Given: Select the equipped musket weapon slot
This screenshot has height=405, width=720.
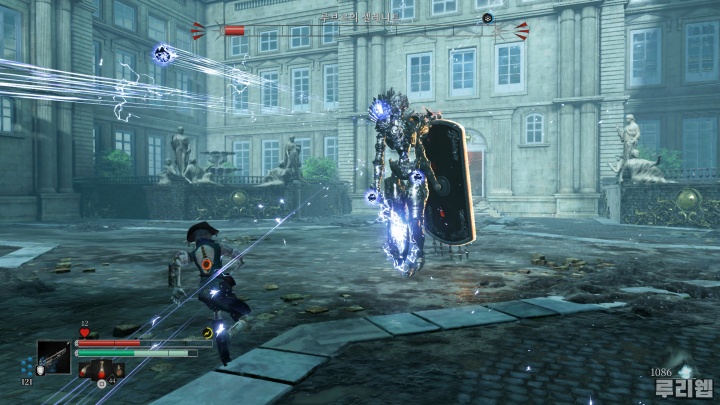Looking at the screenshot, I should point(54,357).
